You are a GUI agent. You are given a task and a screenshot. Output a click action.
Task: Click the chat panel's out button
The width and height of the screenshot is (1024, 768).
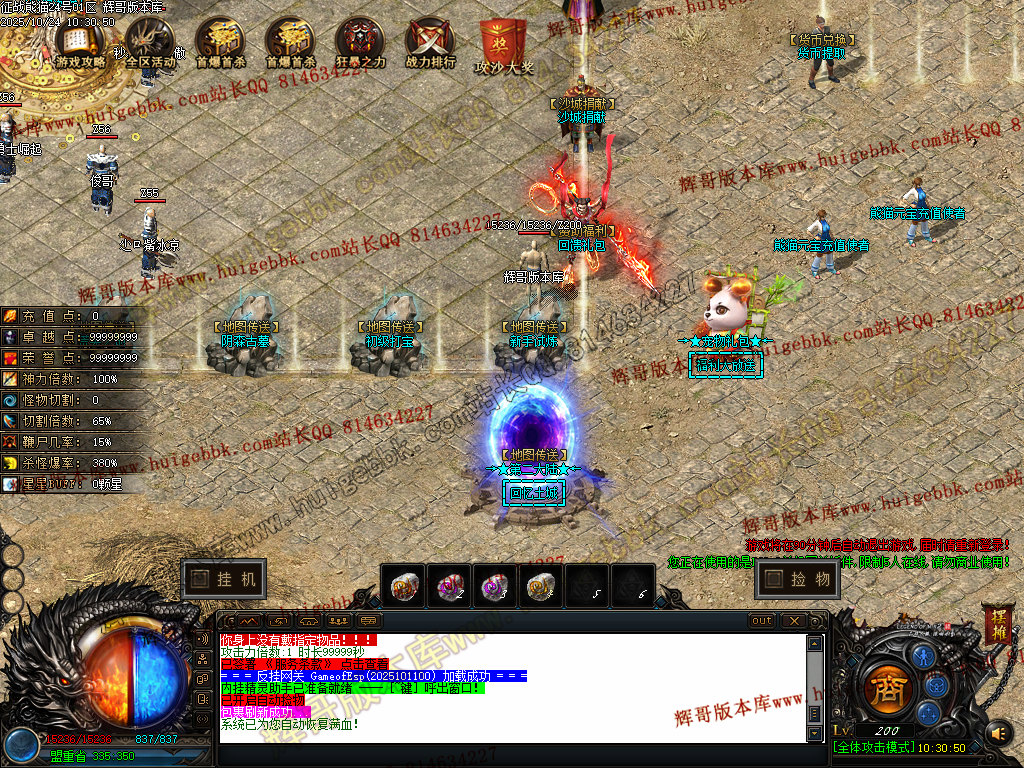click(x=762, y=621)
